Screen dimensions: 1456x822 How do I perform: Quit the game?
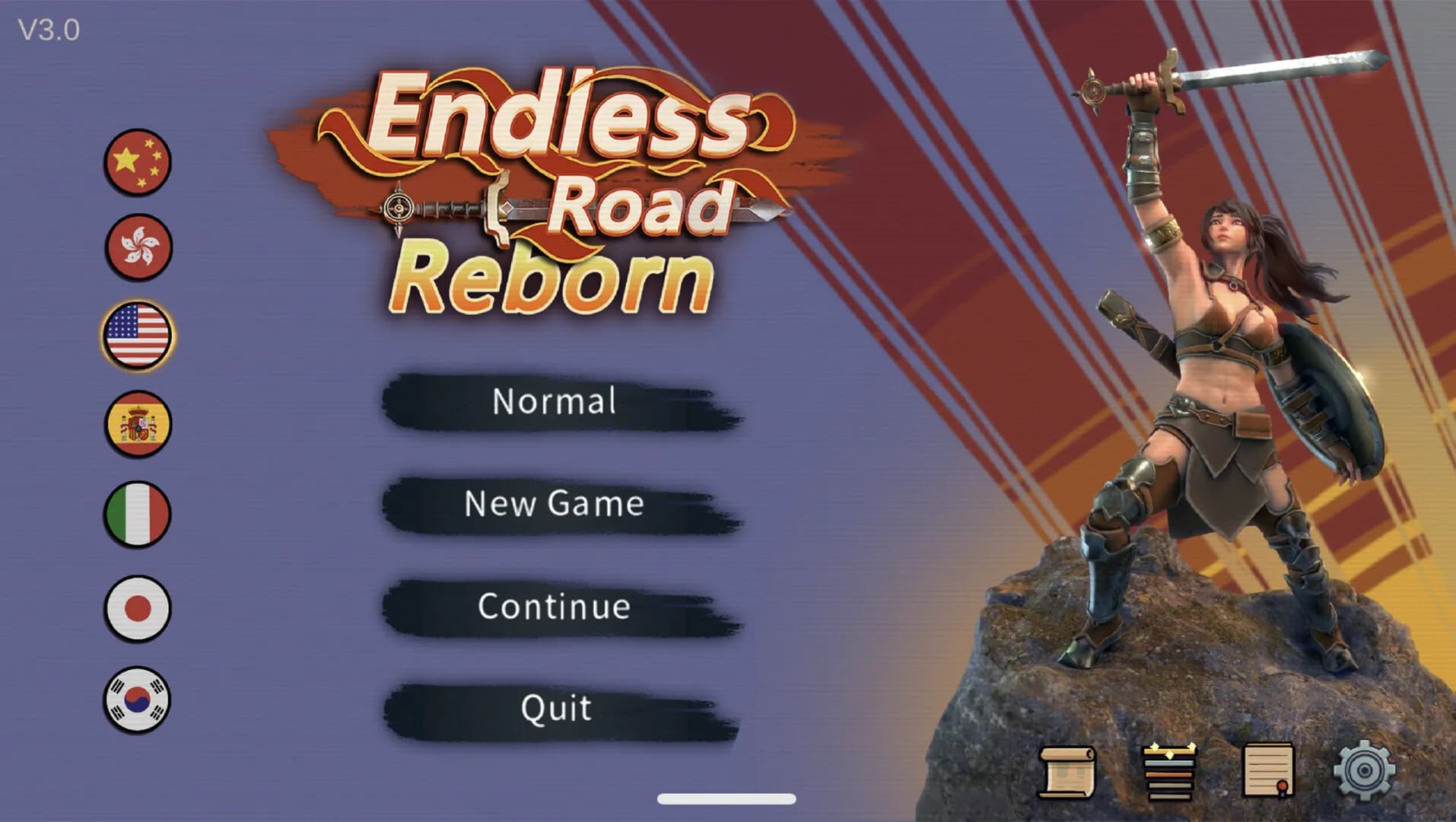tap(555, 708)
